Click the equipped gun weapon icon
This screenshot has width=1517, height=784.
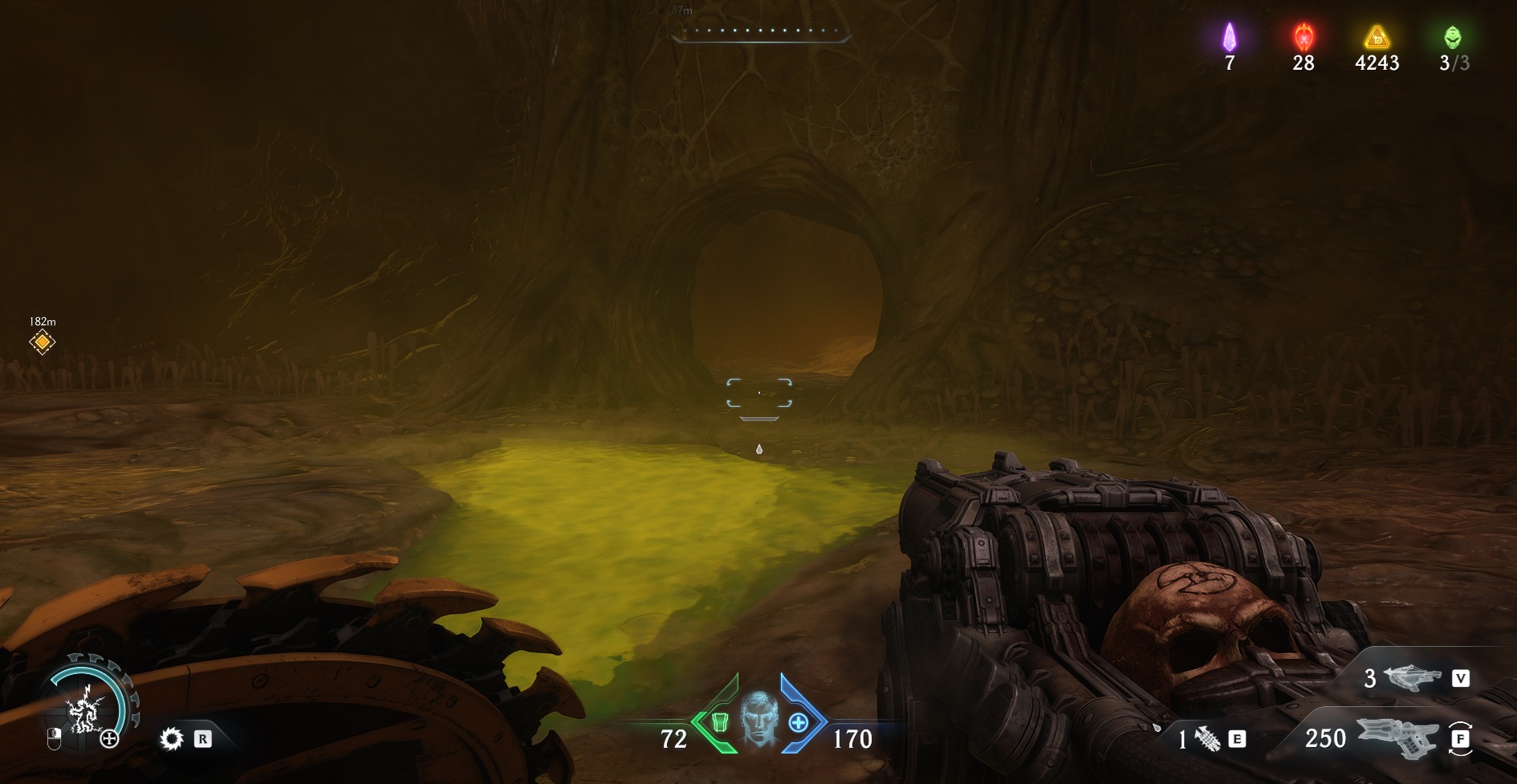[x=1397, y=737]
